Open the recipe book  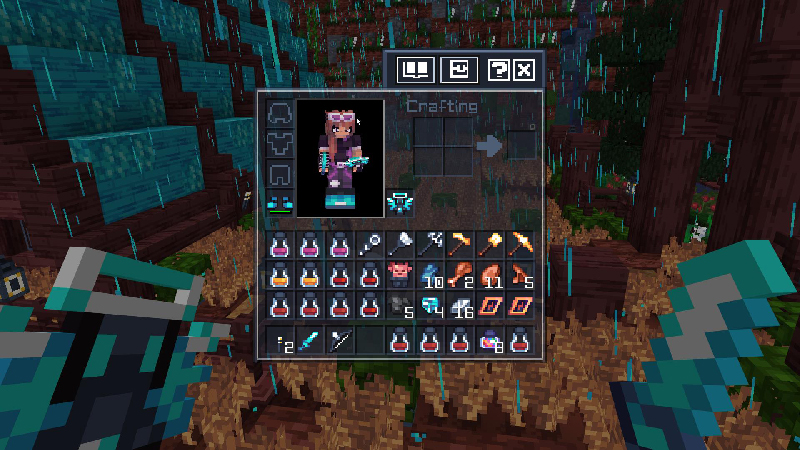414,69
